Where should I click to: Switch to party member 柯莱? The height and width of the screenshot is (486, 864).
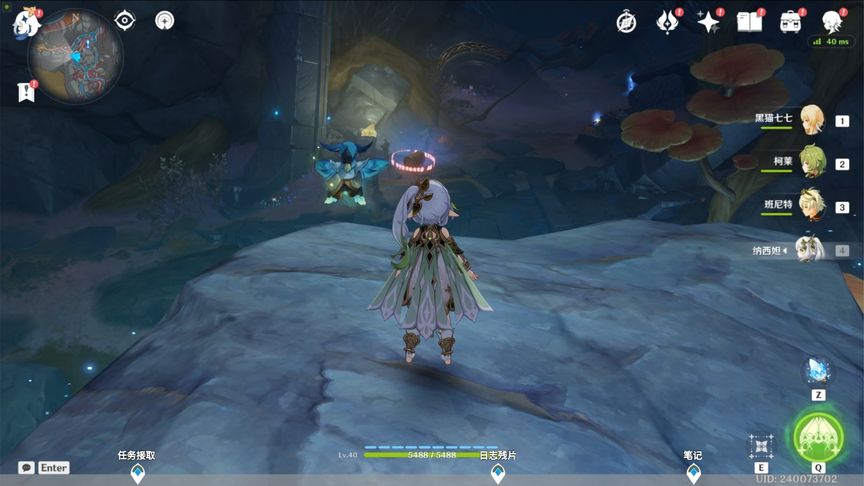point(810,162)
